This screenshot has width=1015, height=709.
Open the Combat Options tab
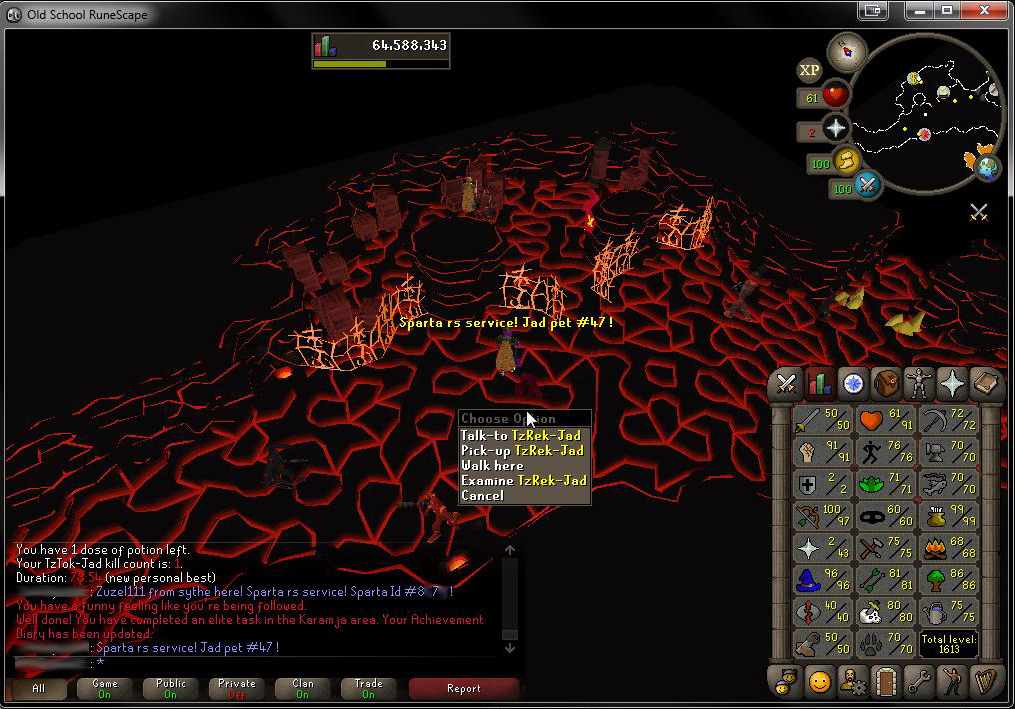(x=786, y=383)
